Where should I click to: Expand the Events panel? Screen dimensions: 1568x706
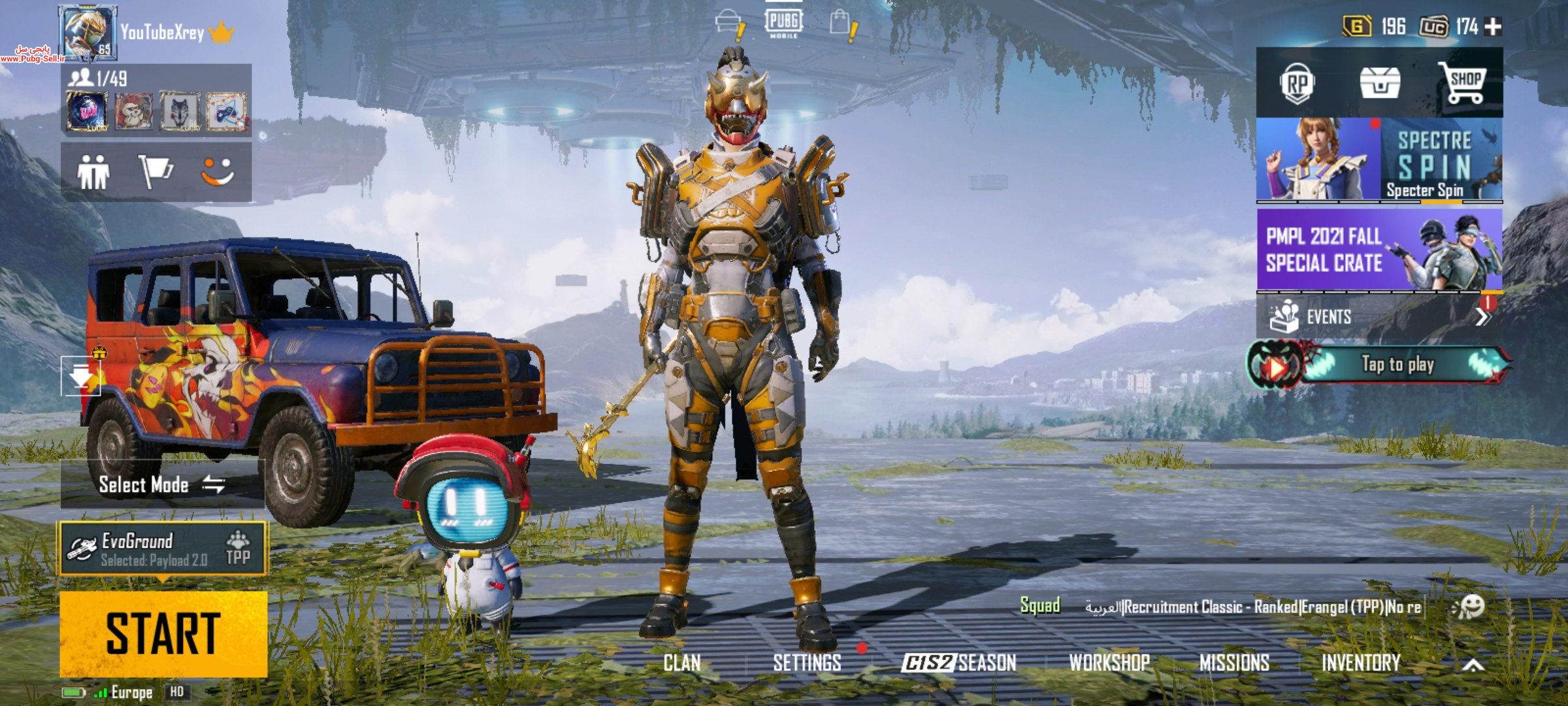click(x=1379, y=317)
